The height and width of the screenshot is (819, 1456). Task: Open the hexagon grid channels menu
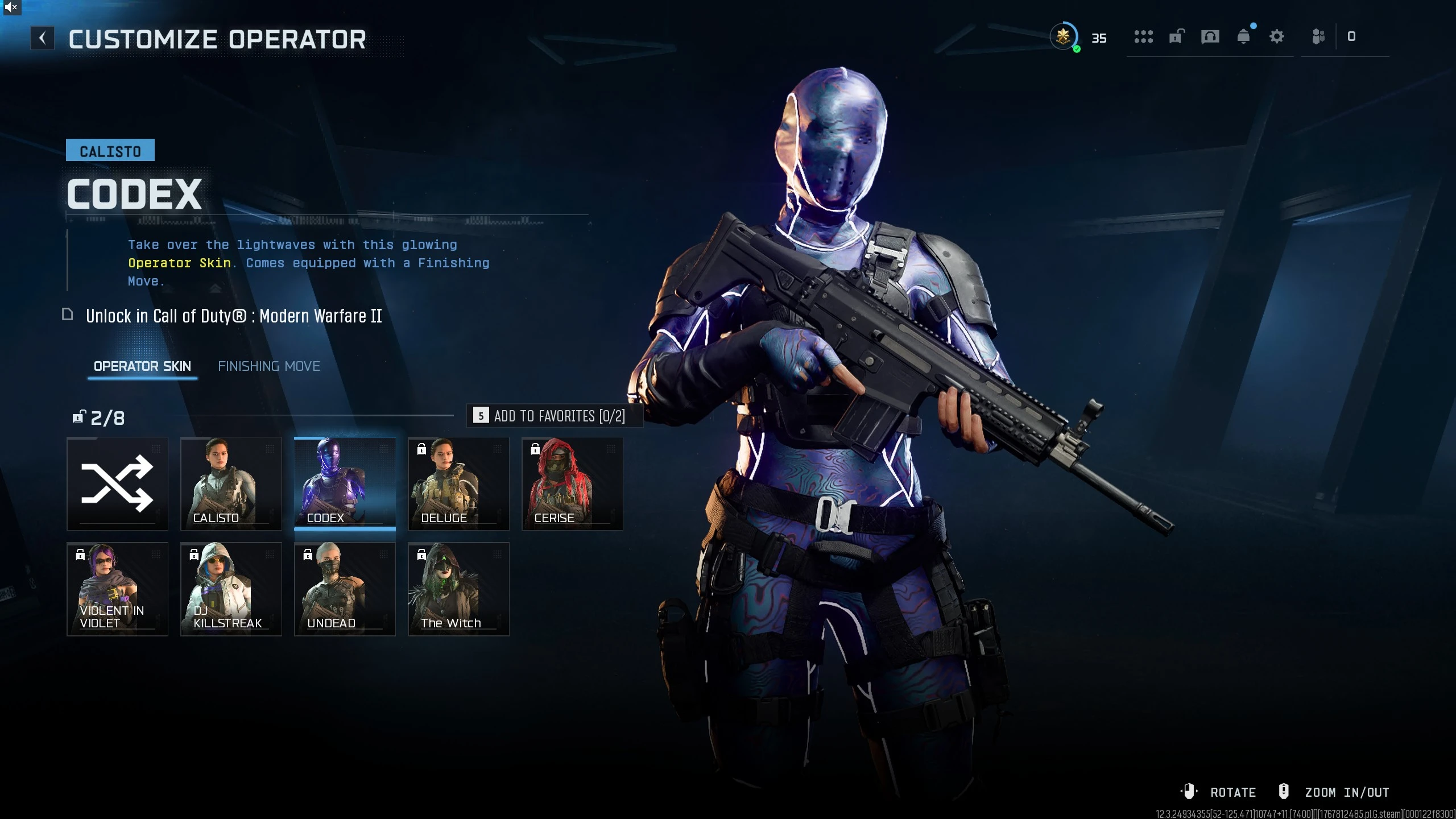[1145, 36]
